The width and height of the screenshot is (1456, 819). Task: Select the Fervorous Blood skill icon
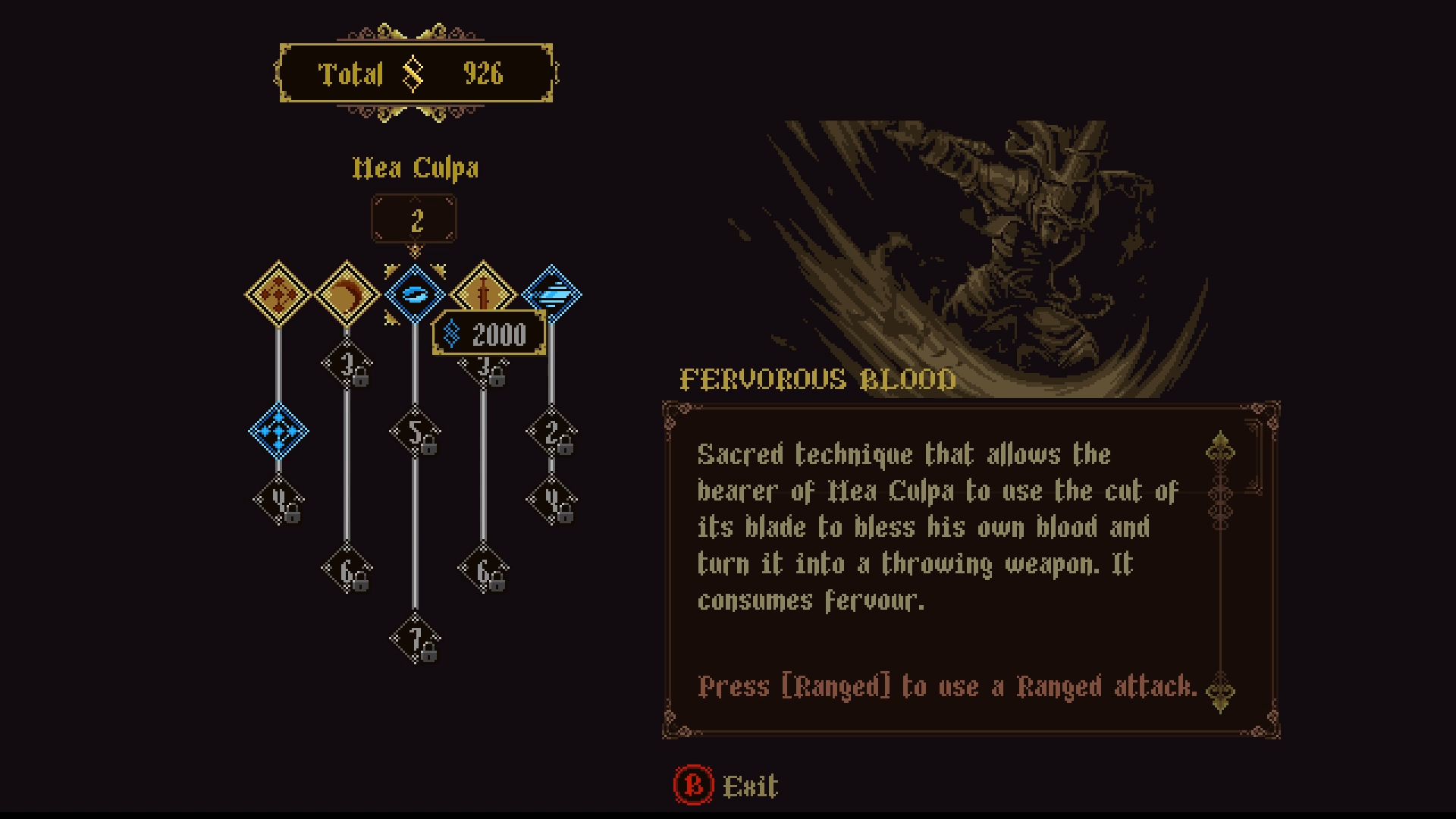[x=415, y=294]
